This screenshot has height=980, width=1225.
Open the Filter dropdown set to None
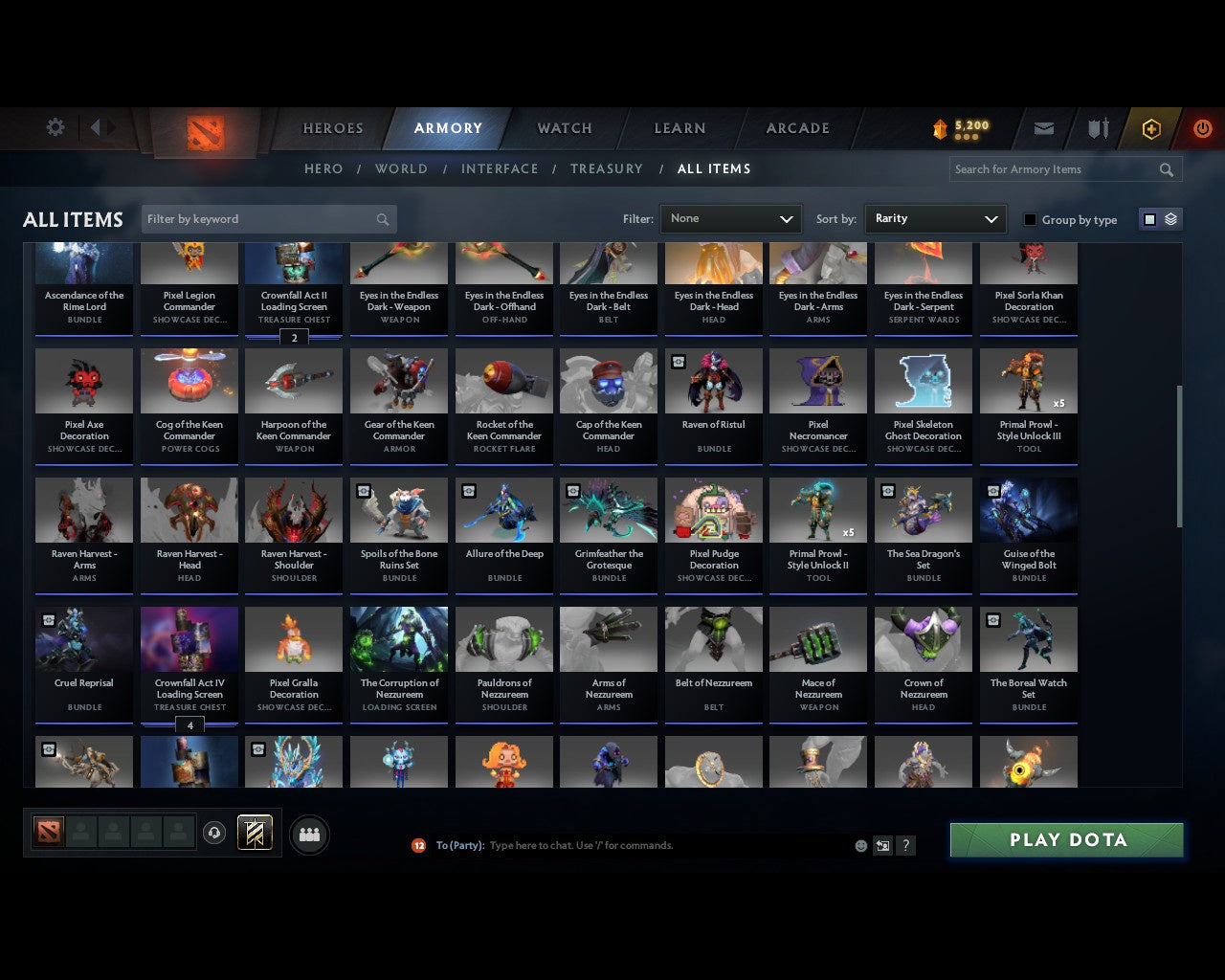(x=730, y=218)
